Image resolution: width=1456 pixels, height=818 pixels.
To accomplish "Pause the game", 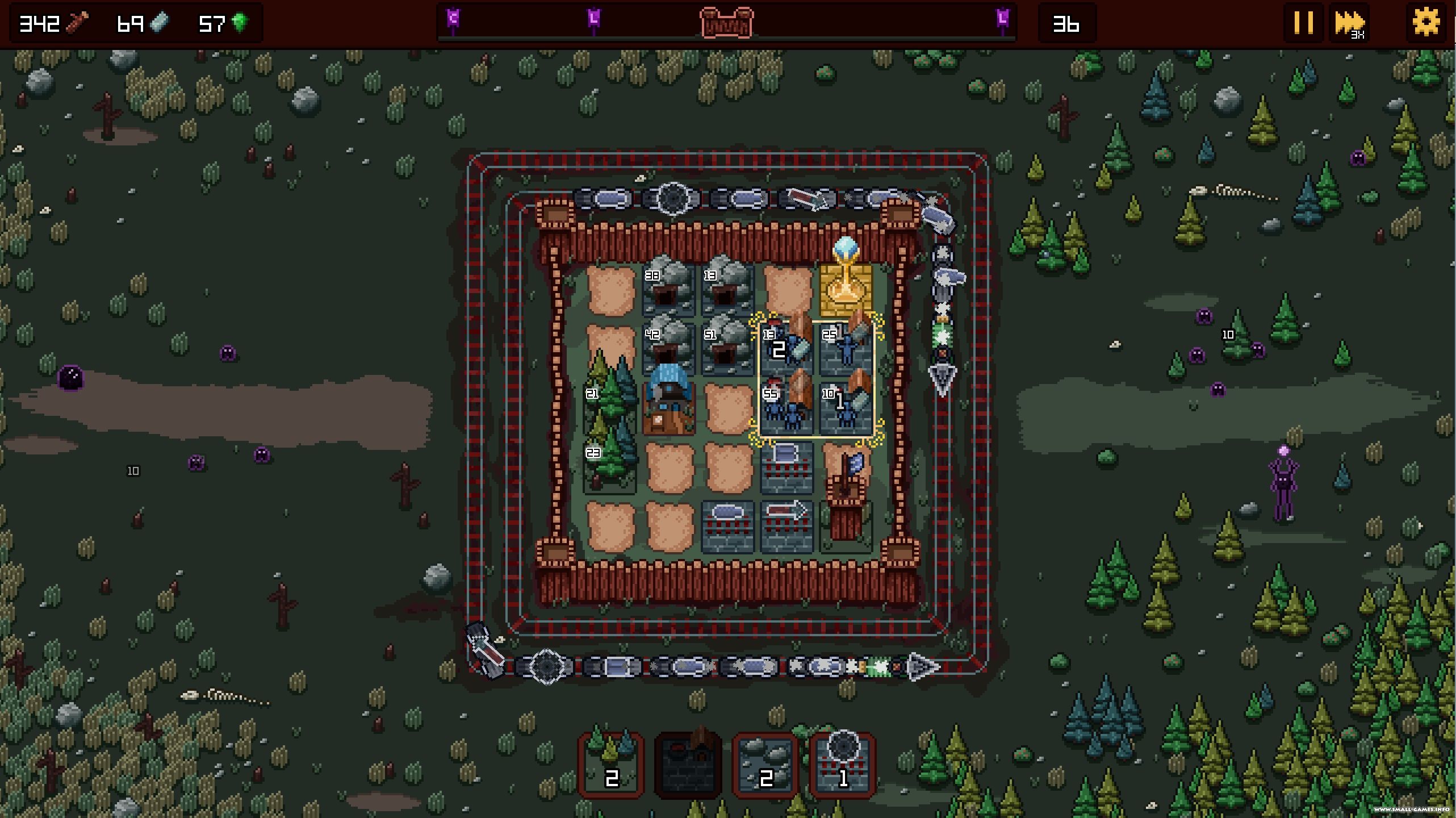I will click(x=1303, y=23).
